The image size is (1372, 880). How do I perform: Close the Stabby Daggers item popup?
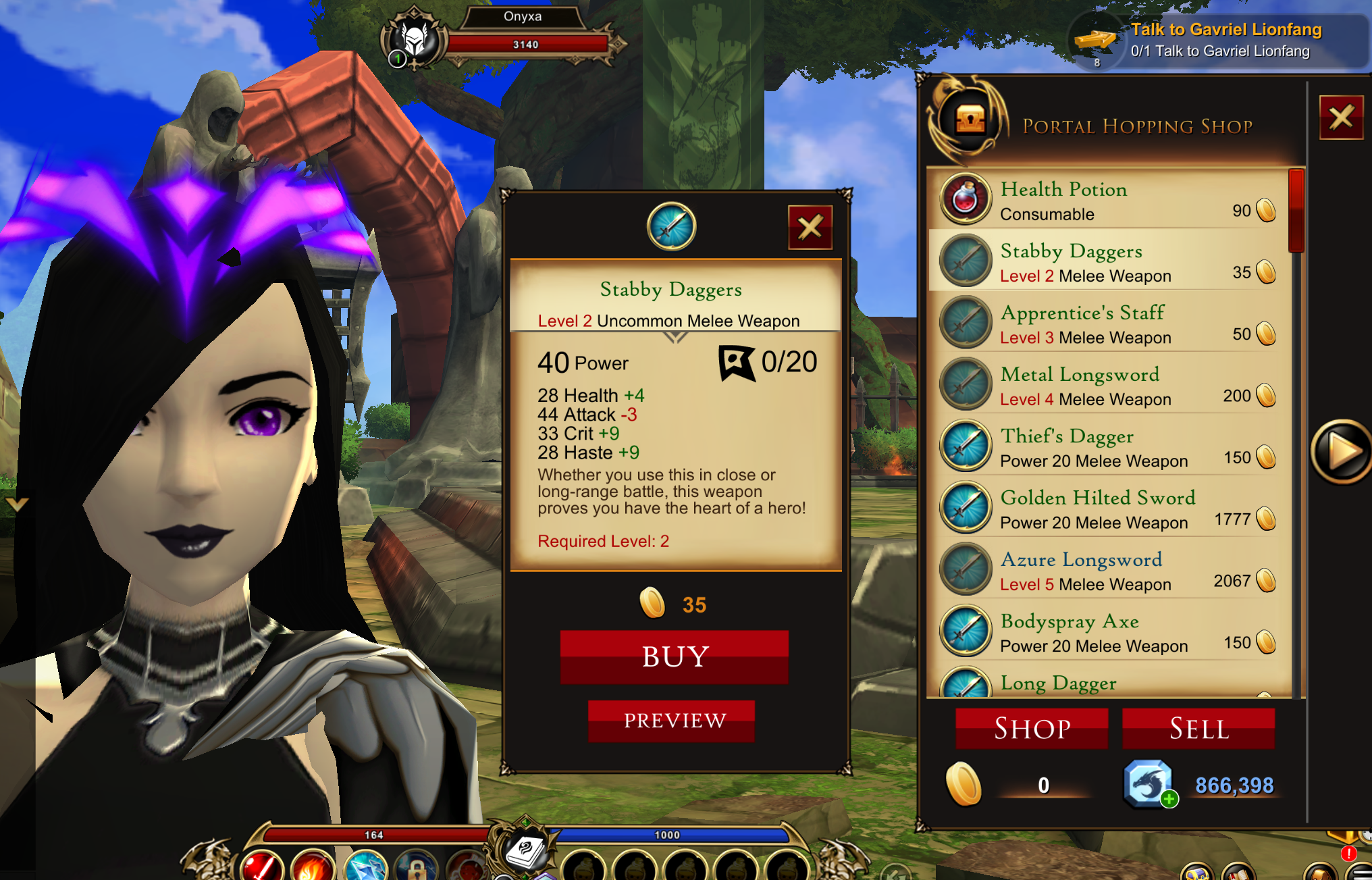point(810,227)
